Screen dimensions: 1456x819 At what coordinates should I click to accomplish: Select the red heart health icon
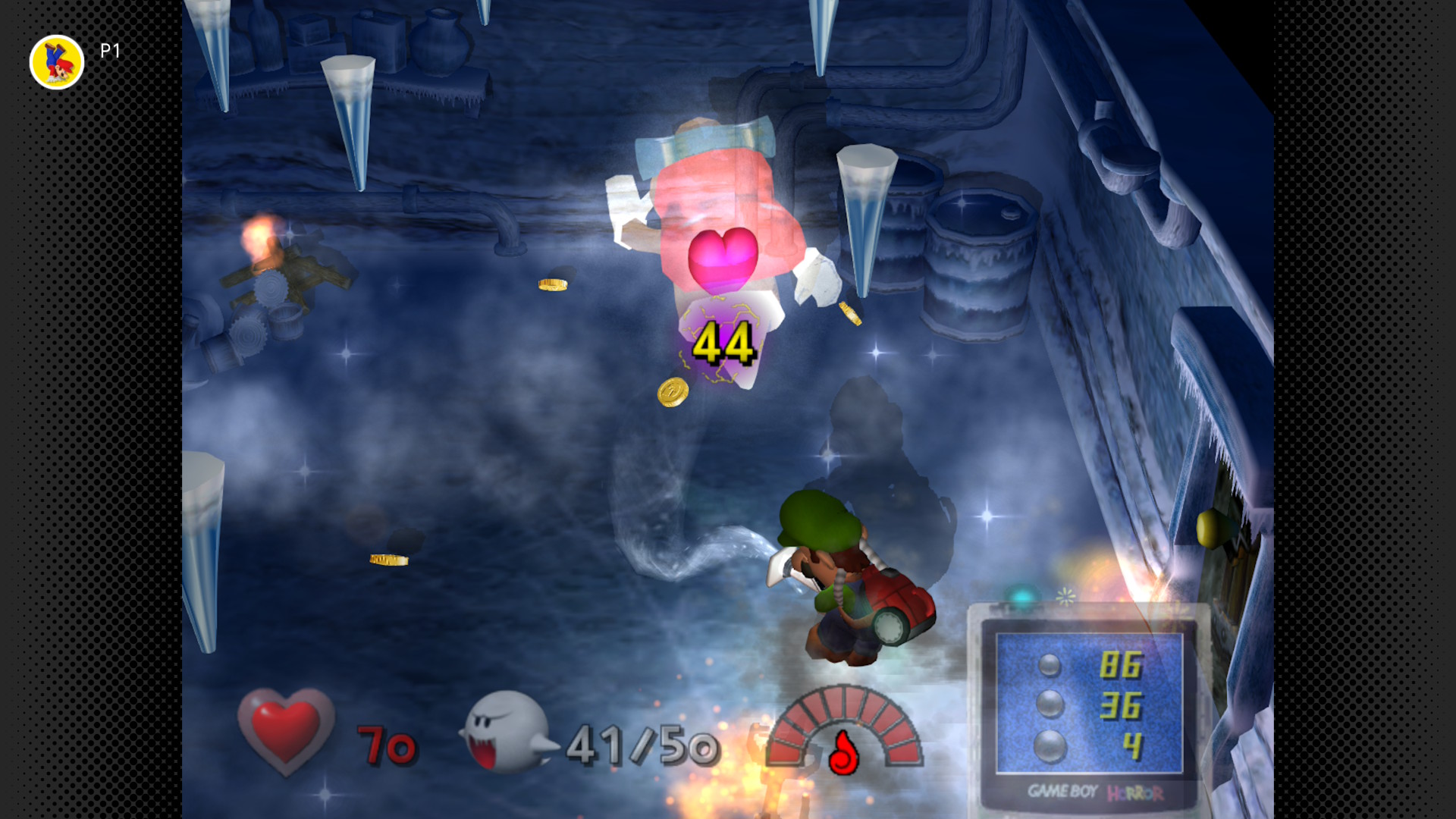point(286,731)
